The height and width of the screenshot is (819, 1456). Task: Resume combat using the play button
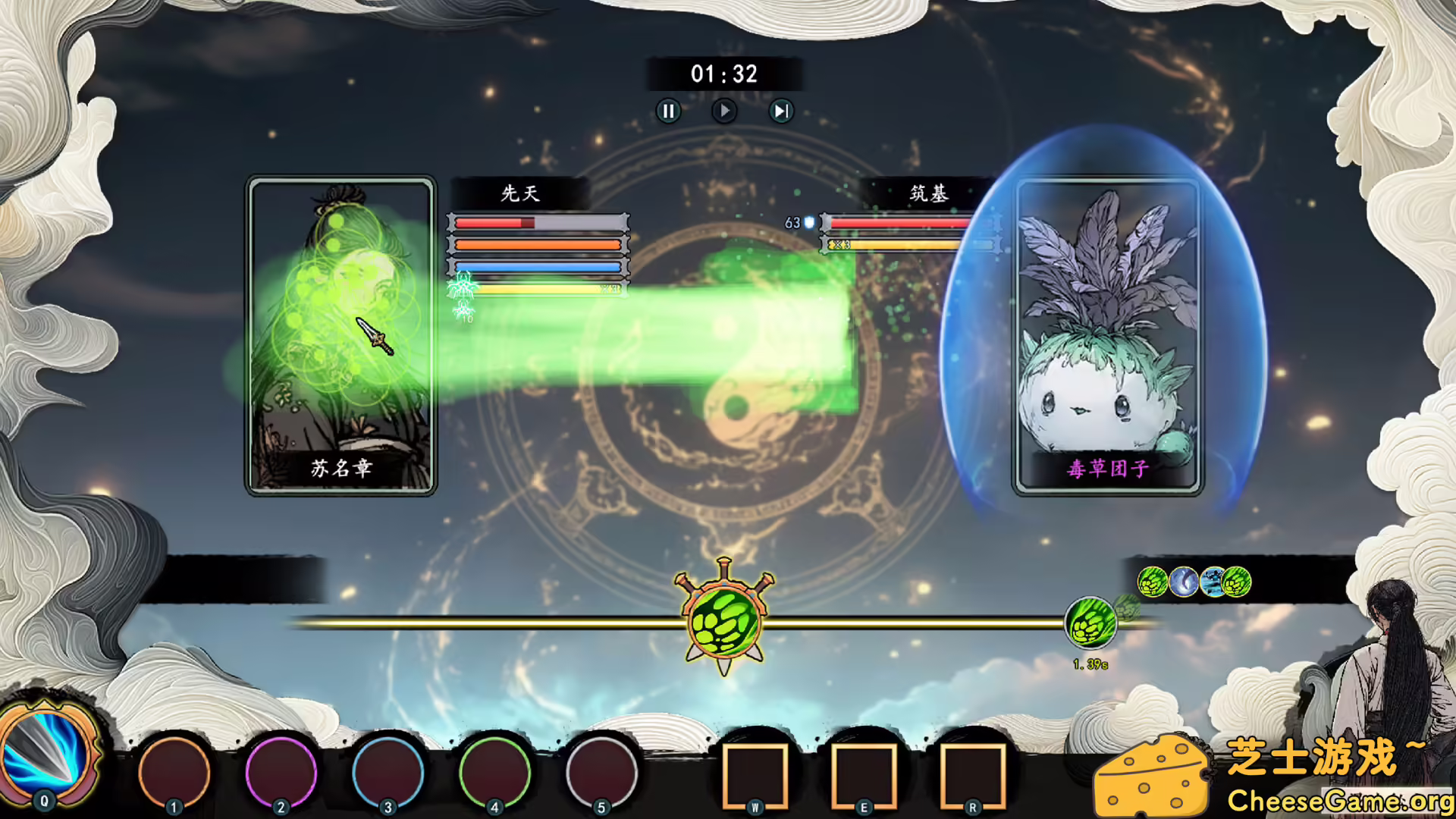pos(724,111)
